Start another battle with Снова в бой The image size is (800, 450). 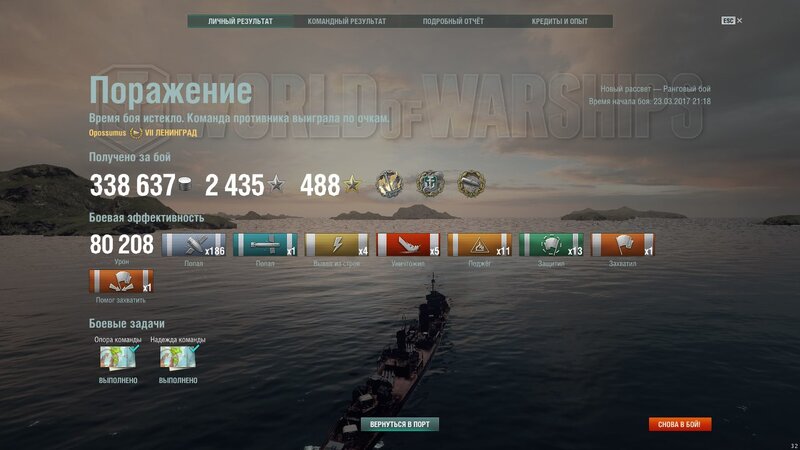[679, 424]
